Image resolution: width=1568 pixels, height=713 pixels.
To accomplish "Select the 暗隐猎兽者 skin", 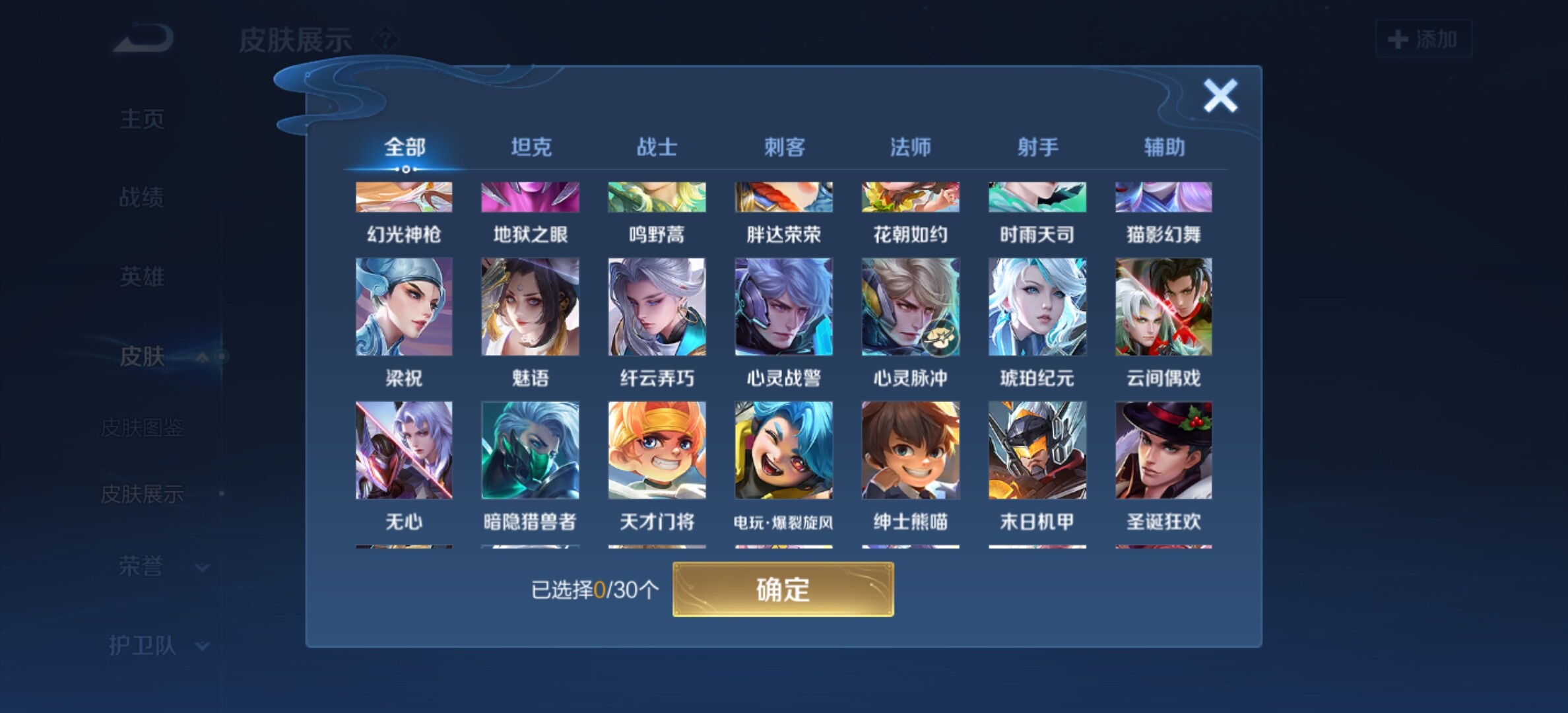I will (531, 450).
